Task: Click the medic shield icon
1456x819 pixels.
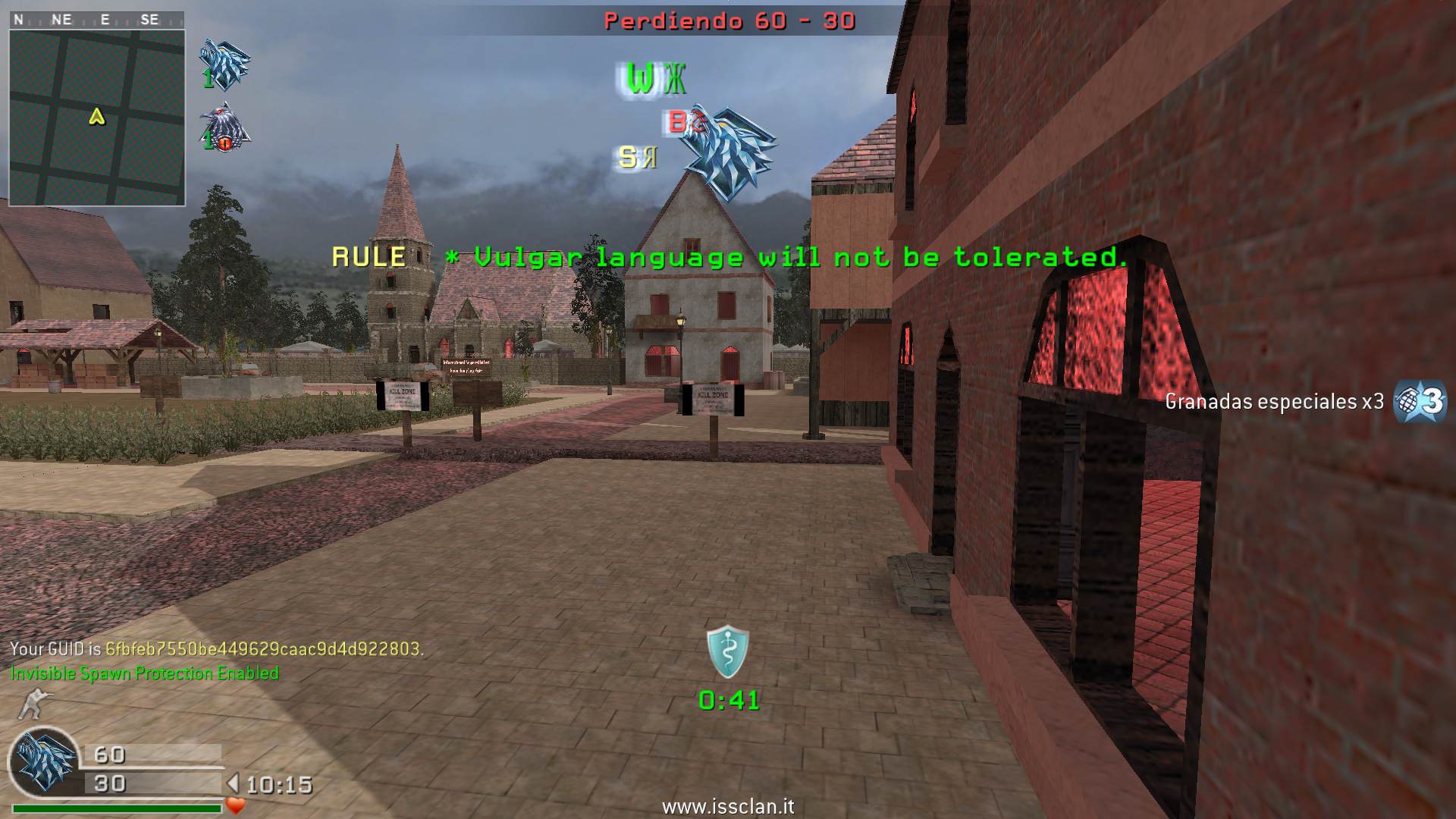Action: click(728, 651)
